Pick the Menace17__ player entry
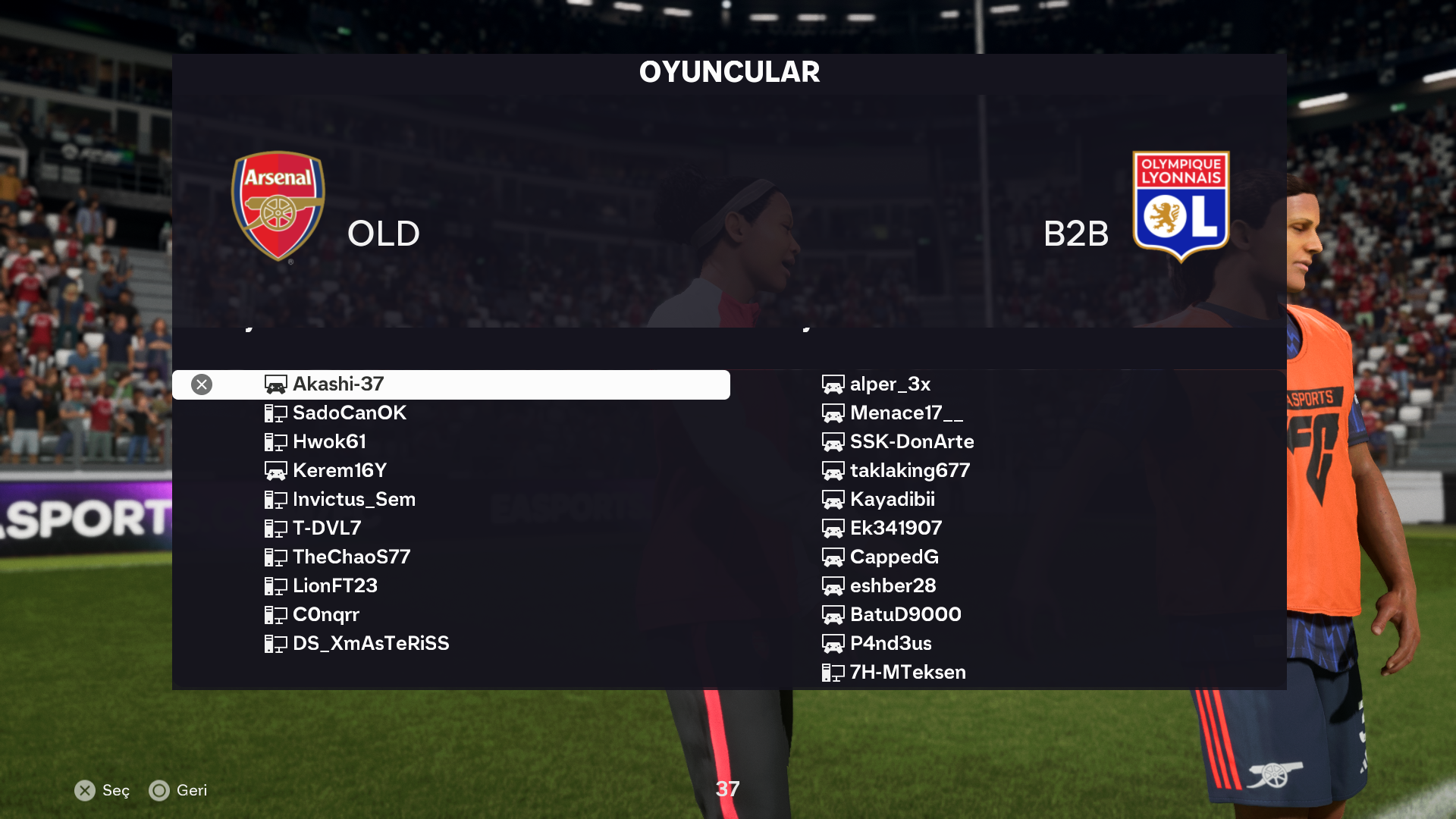Image resolution: width=1456 pixels, height=819 pixels. click(906, 413)
